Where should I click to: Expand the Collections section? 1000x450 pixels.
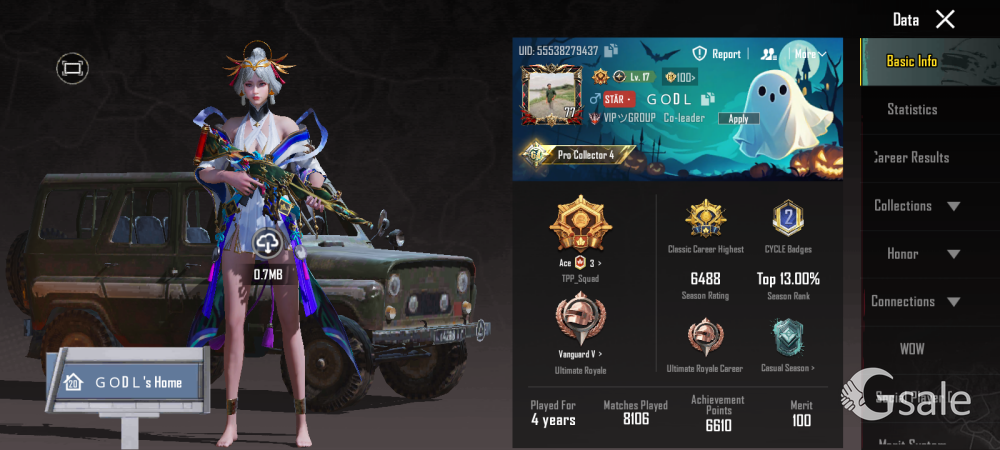[x=917, y=205]
